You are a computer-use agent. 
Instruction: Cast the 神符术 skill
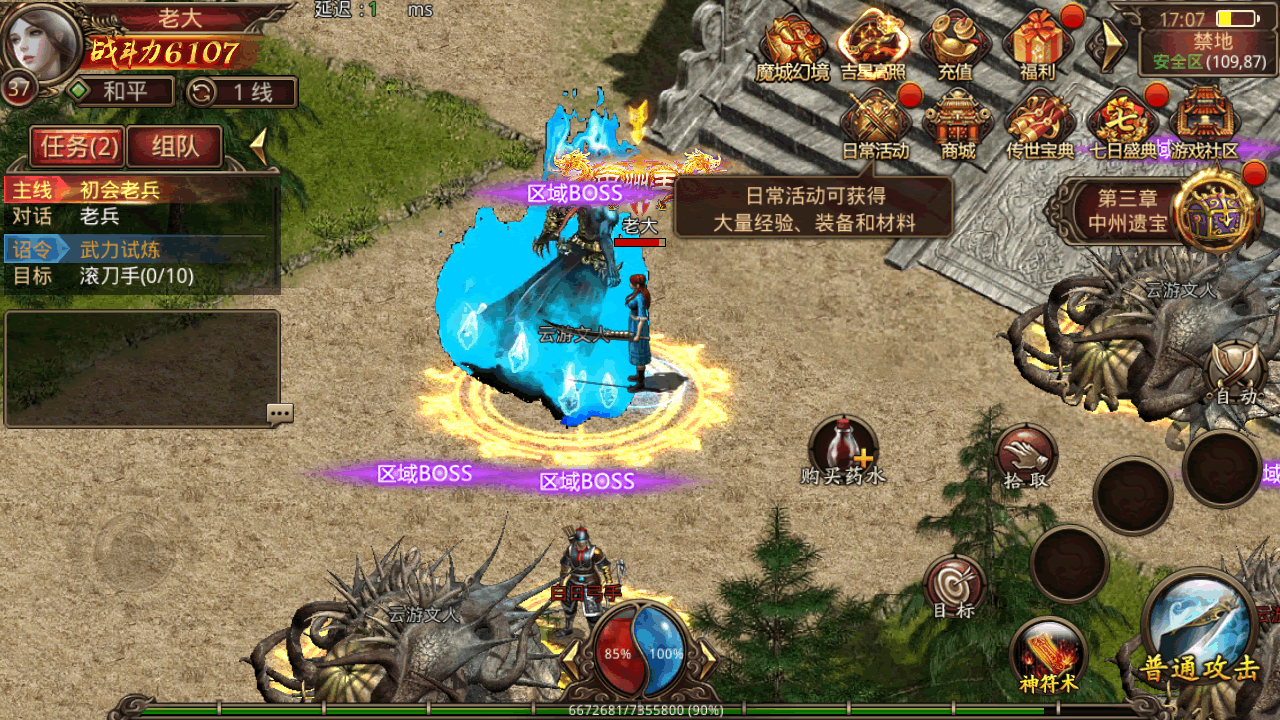click(x=1047, y=653)
